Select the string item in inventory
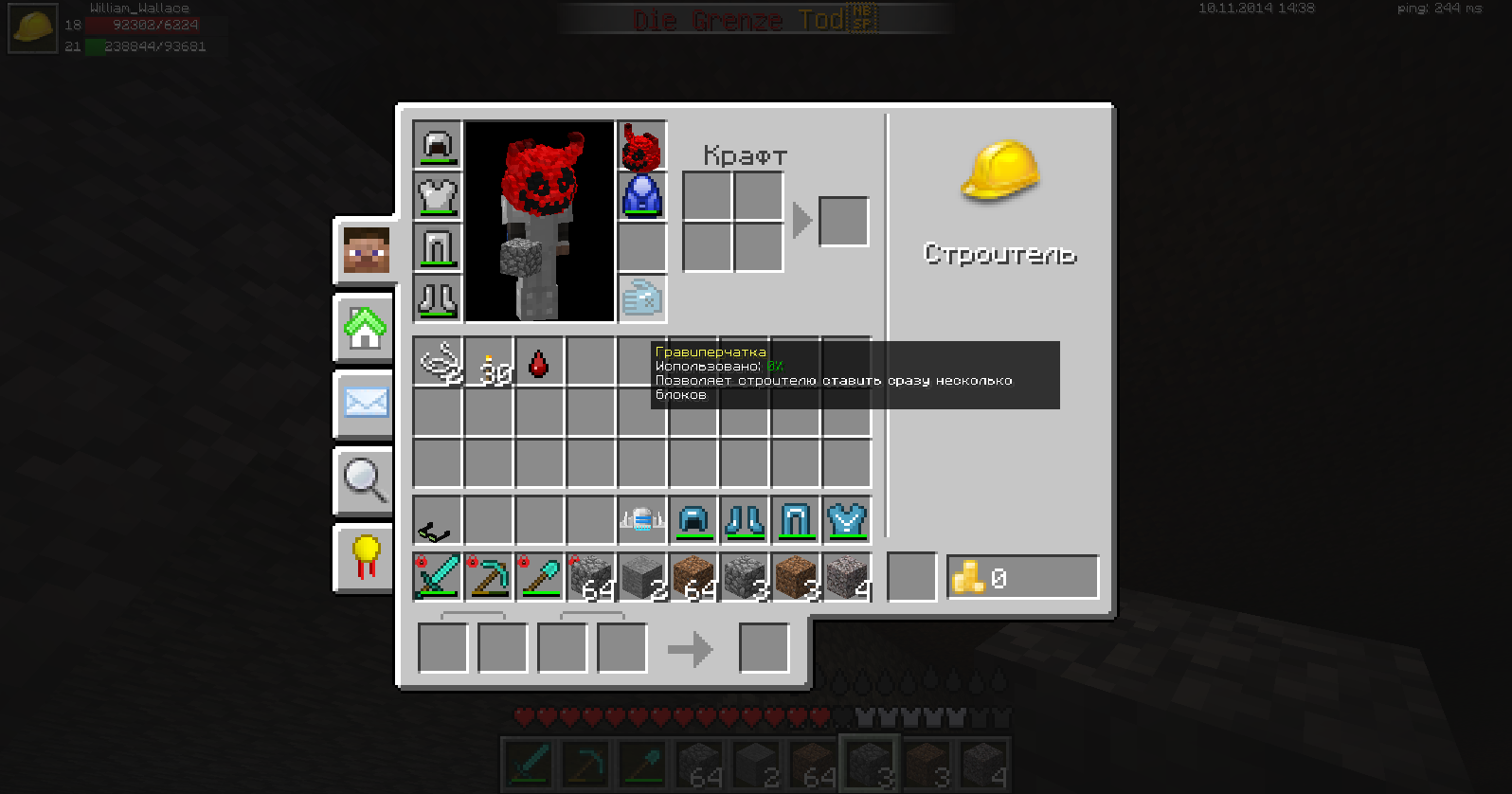Image resolution: width=1512 pixels, height=794 pixels. pyautogui.click(x=438, y=362)
